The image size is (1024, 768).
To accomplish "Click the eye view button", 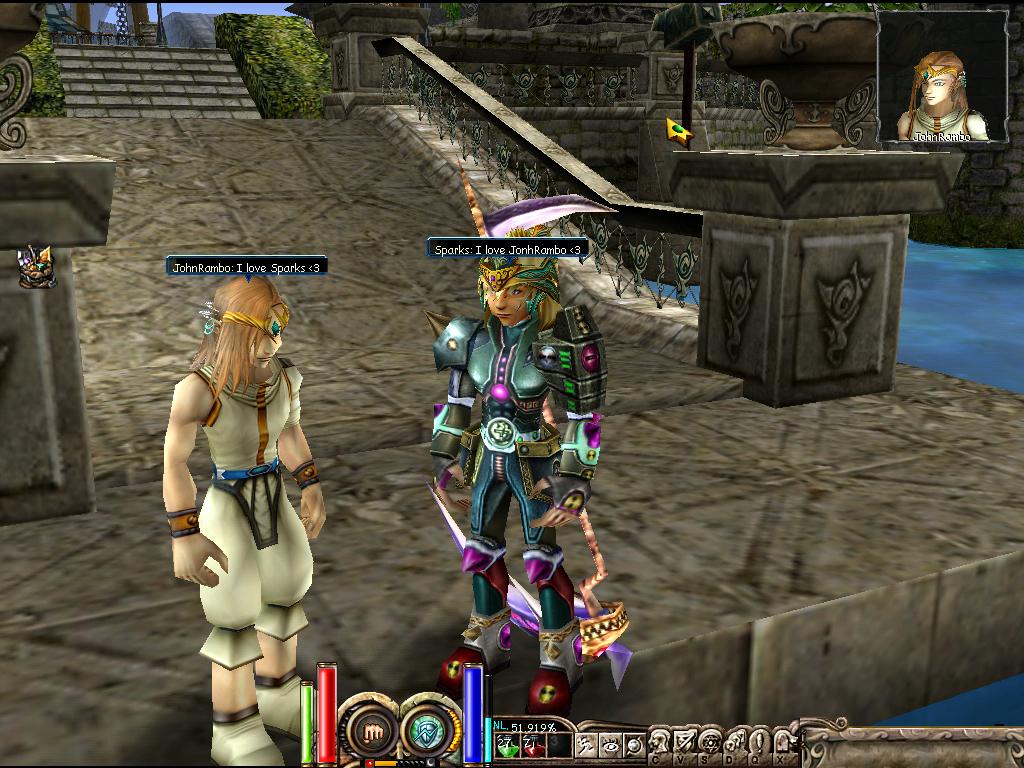I will [x=610, y=745].
